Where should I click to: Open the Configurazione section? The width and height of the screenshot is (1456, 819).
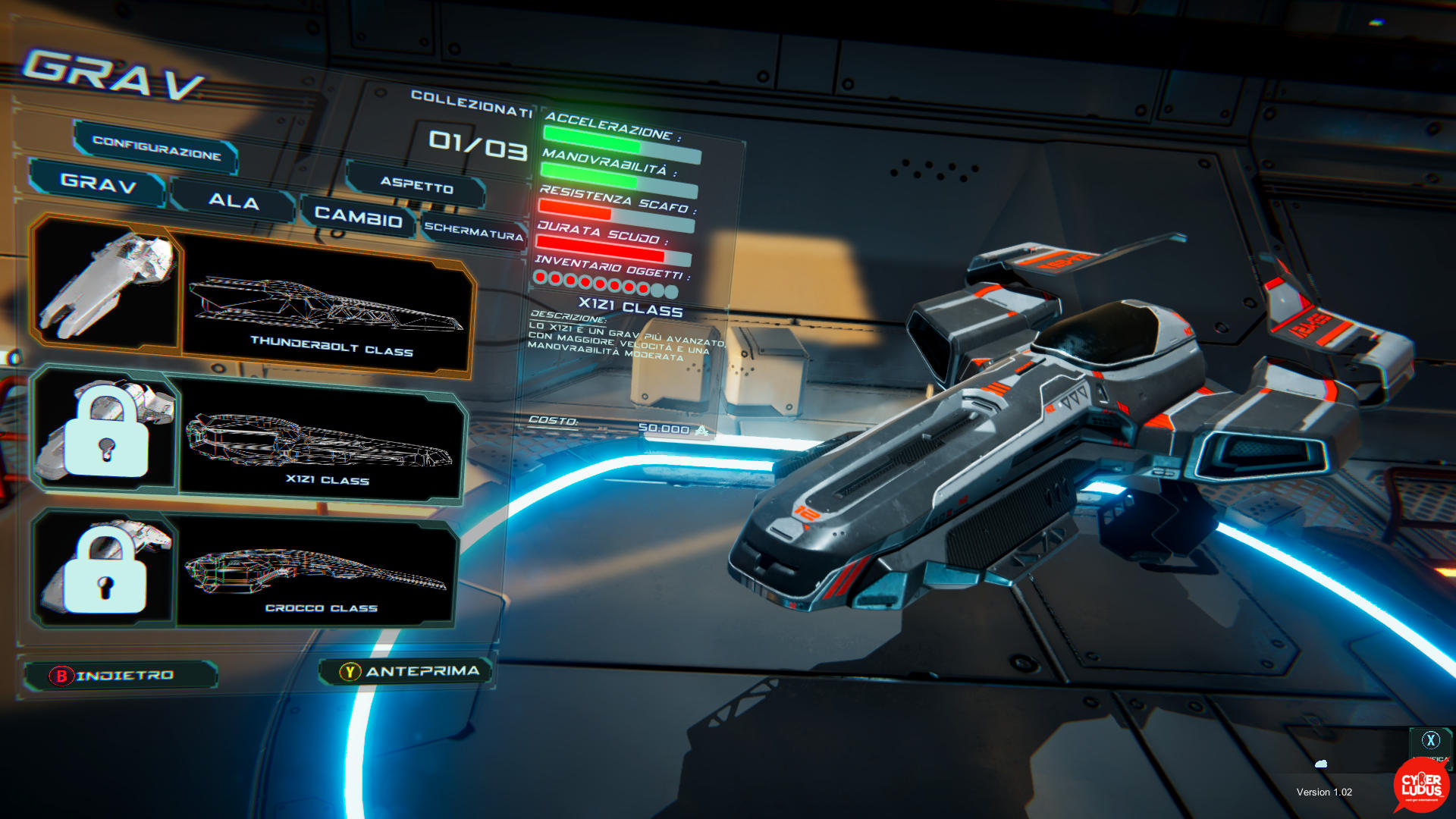point(156,147)
